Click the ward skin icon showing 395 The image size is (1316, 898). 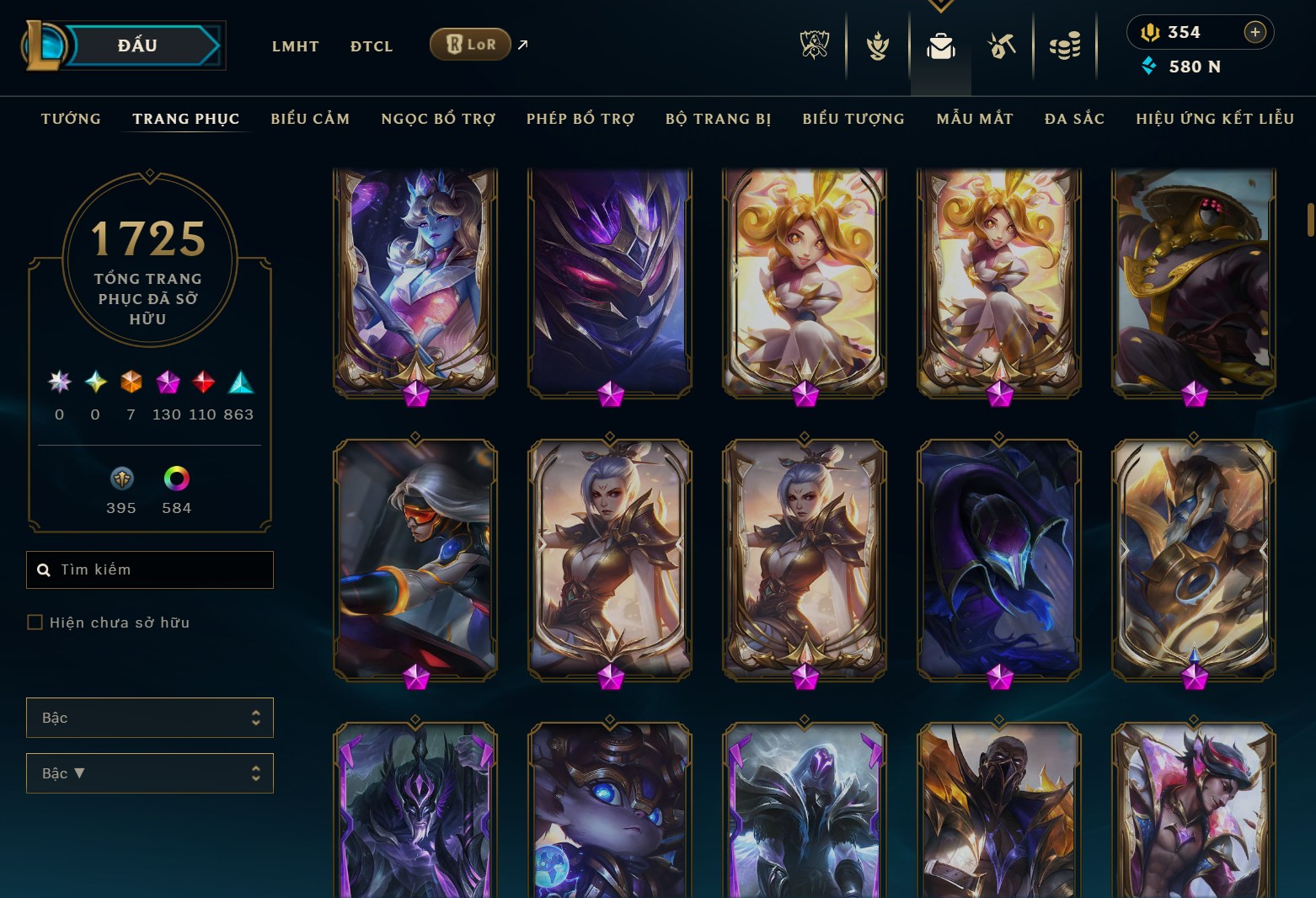click(x=121, y=480)
